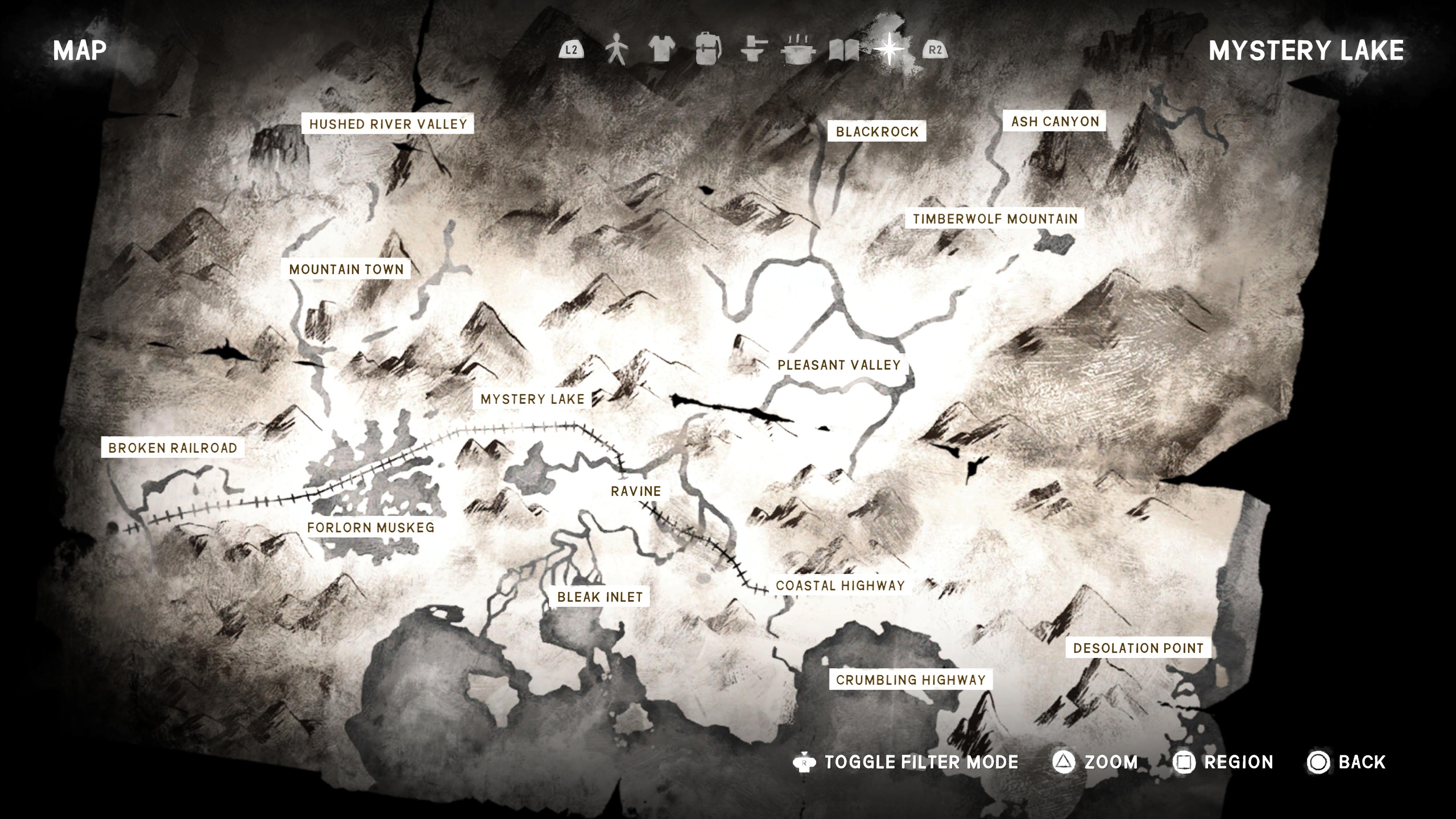Toggle Filter Mode using the stick icon
Viewport: 1456px width, 819px height.
pyautogui.click(x=804, y=762)
